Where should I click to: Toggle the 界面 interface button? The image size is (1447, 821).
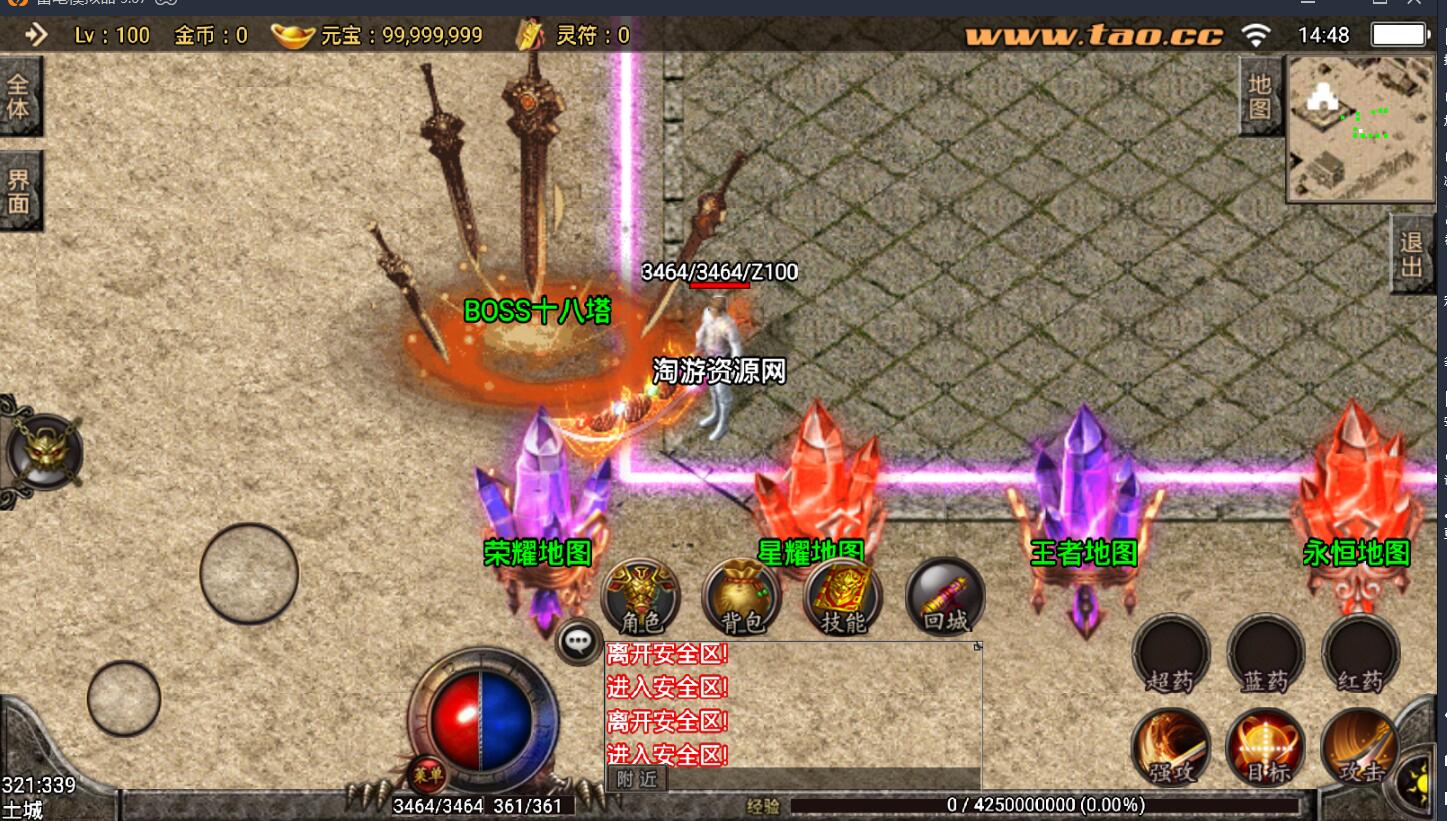(x=19, y=191)
